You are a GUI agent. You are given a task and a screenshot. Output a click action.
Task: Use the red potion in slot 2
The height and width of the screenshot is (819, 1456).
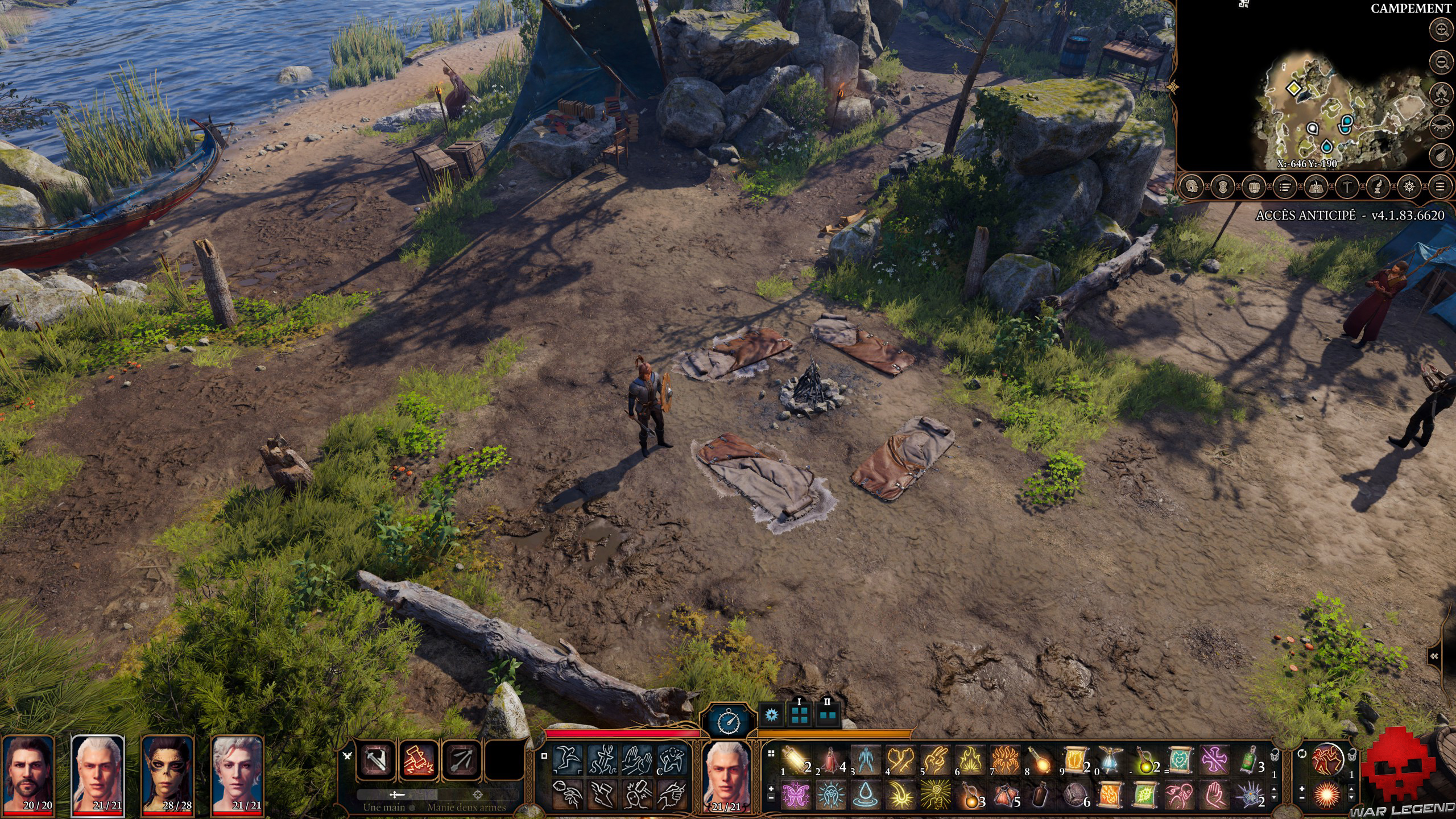coord(829,759)
